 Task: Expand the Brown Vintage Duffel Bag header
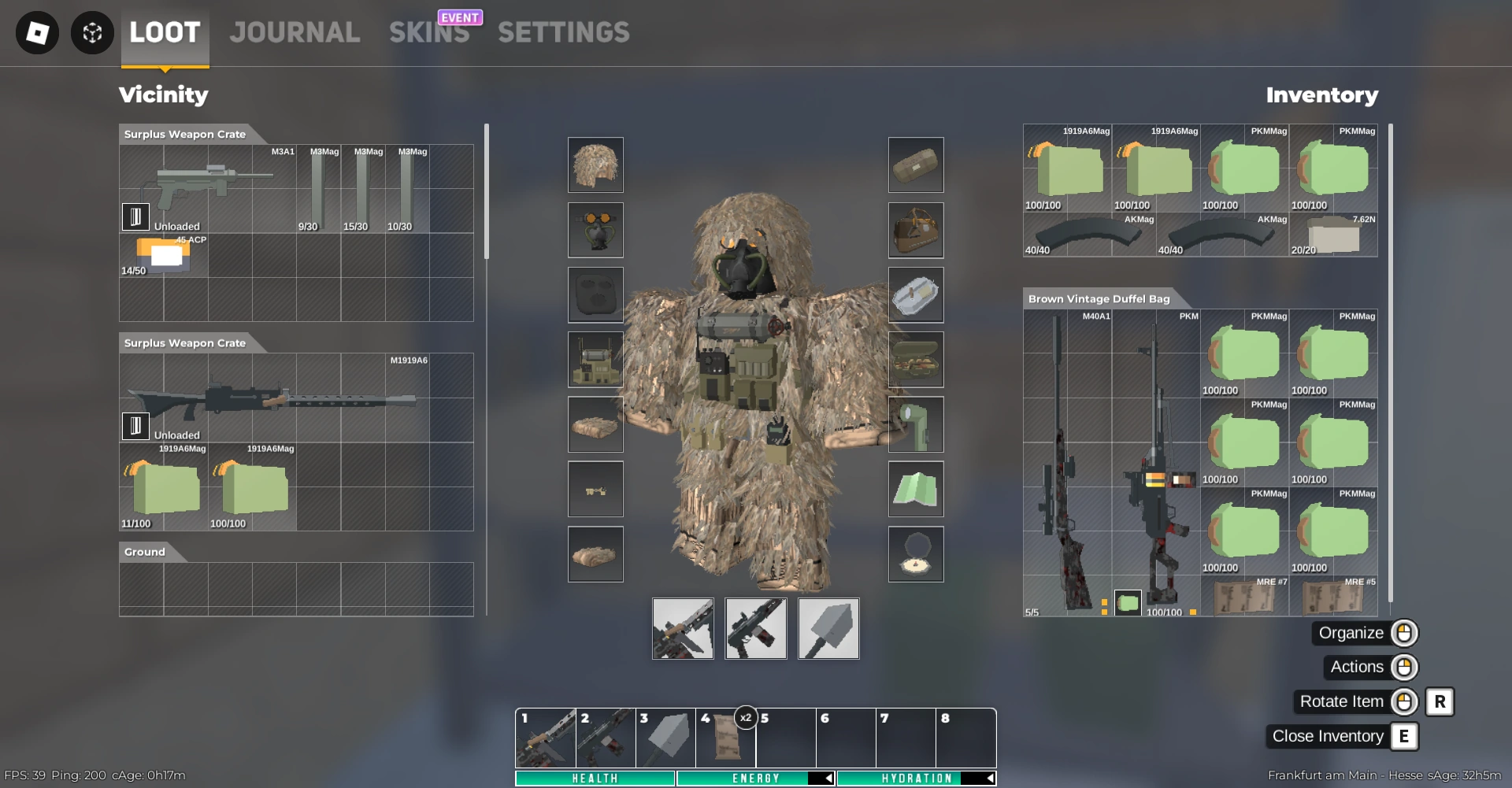point(1098,299)
